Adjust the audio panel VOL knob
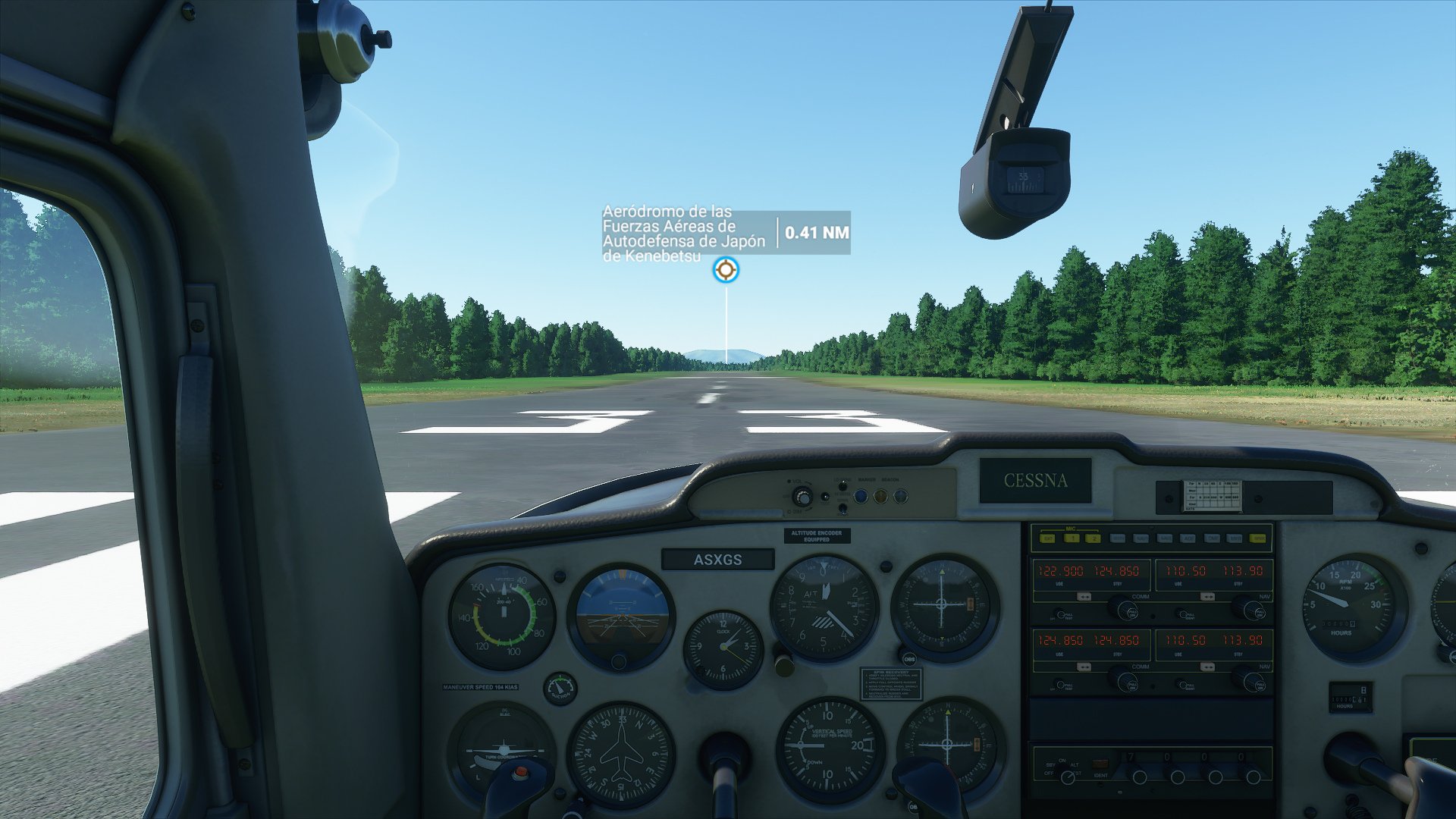 click(x=802, y=497)
